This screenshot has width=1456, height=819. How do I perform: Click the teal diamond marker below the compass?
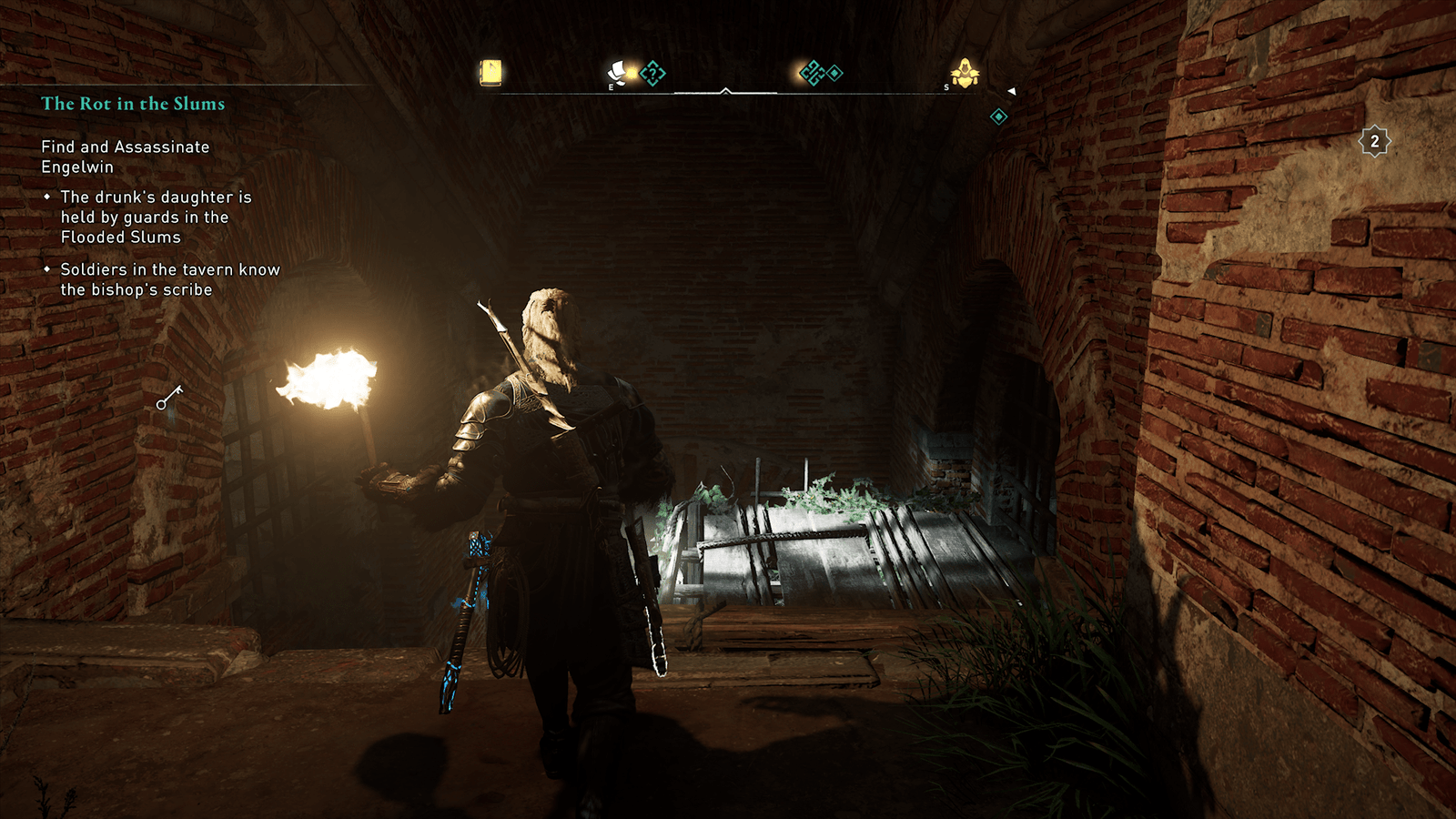pos(998,116)
